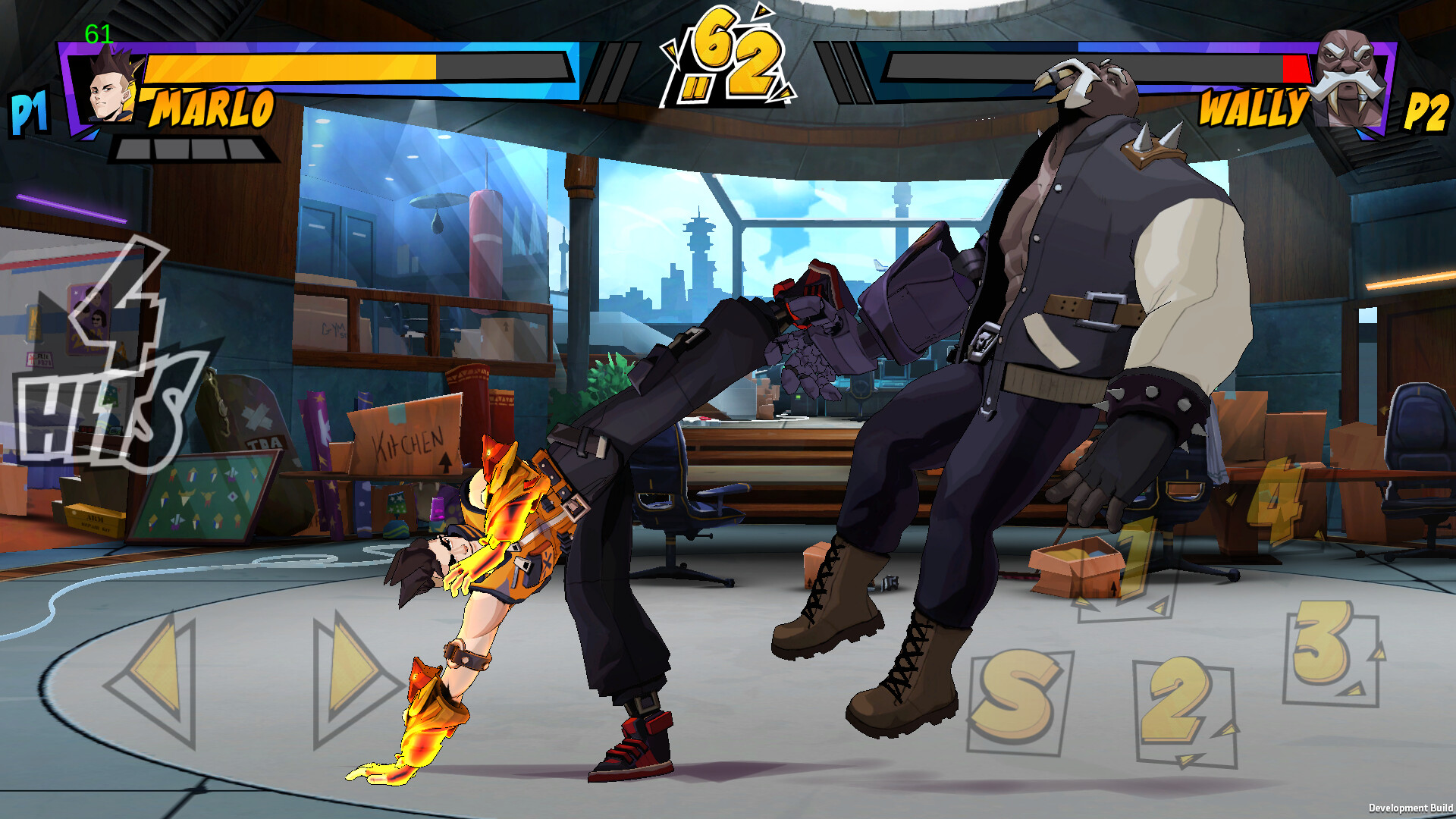Click the green 61 FPS counter

pos(97,33)
